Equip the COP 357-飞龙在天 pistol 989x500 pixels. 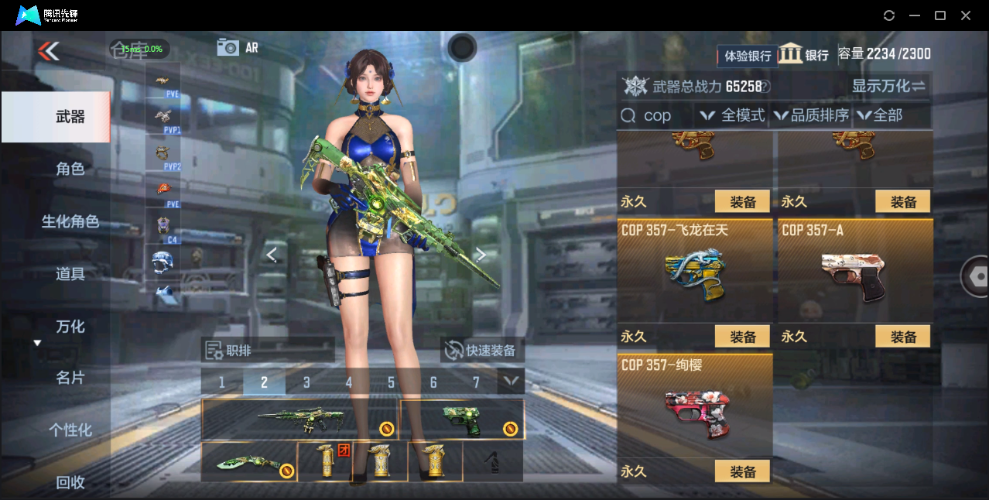[742, 337]
